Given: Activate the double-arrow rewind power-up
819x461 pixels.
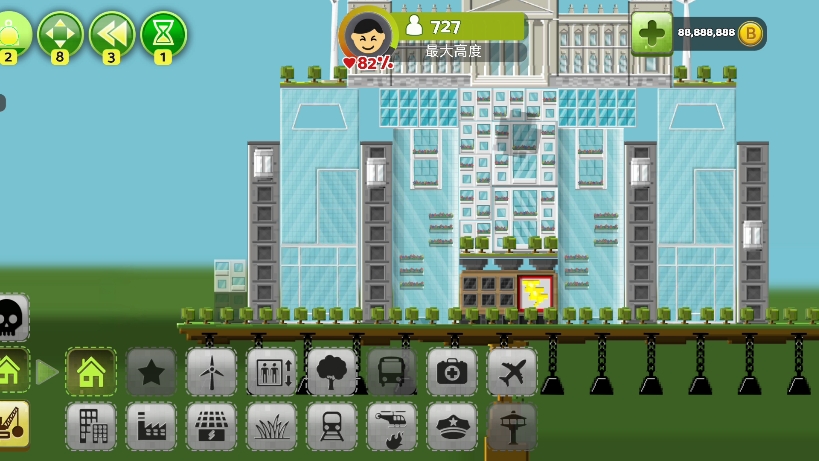Looking at the screenshot, I should [112, 34].
